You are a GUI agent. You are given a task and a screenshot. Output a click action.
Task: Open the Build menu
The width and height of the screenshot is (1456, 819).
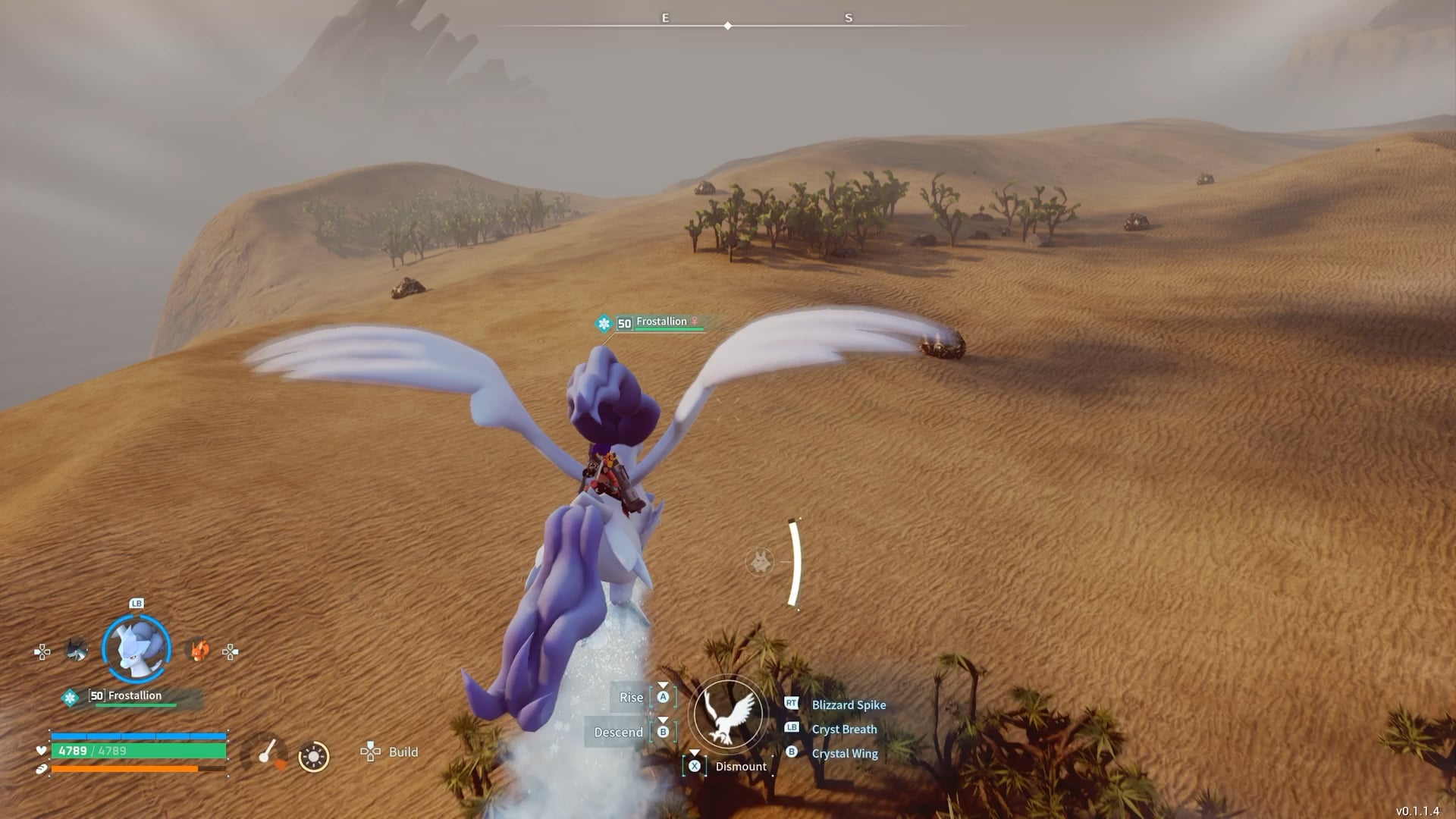click(390, 752)
